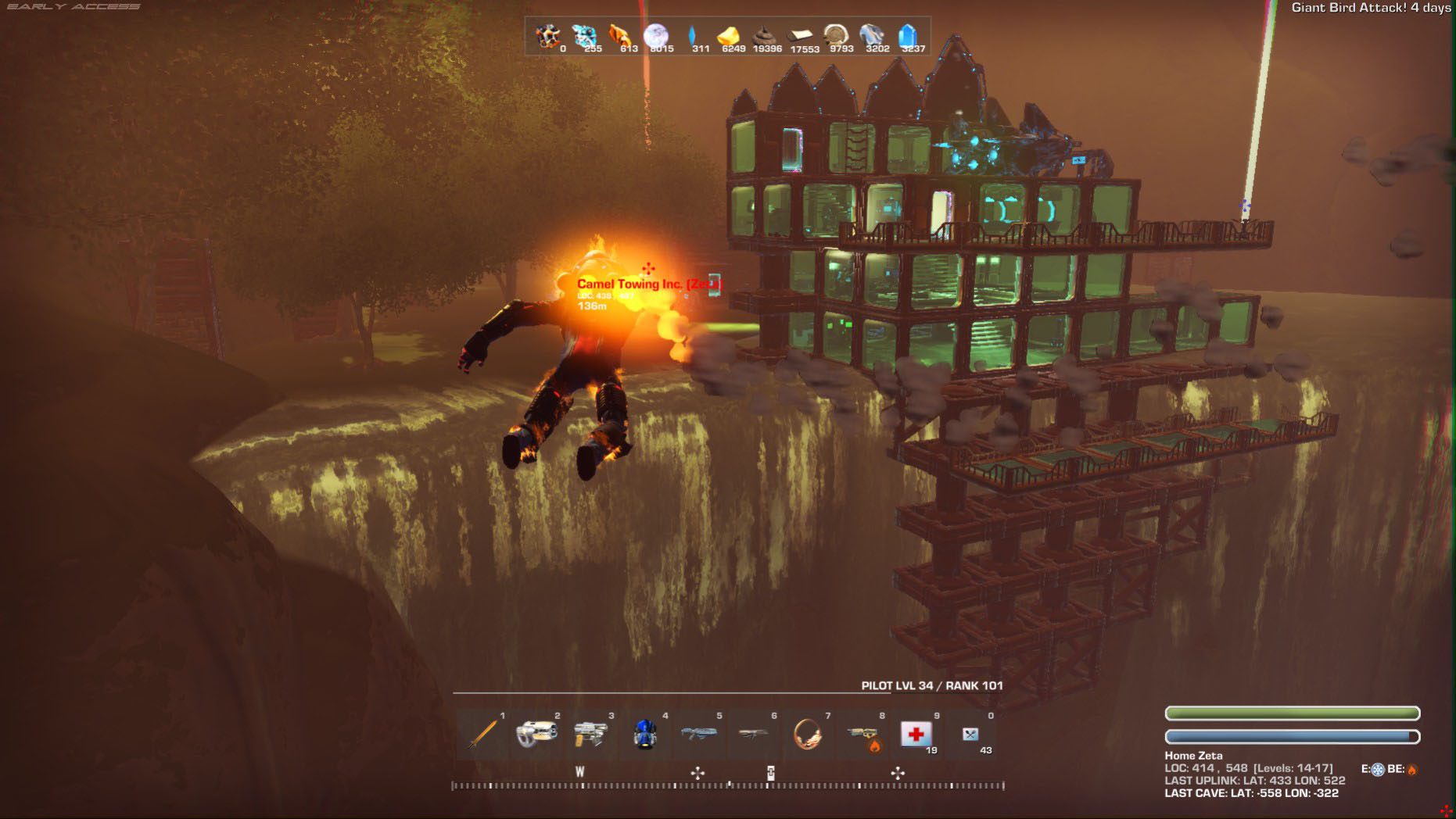Choose the white-and-gold pistol in slot 3
The width and height of the screenshot is (1456, 819).
click(590, 734)
